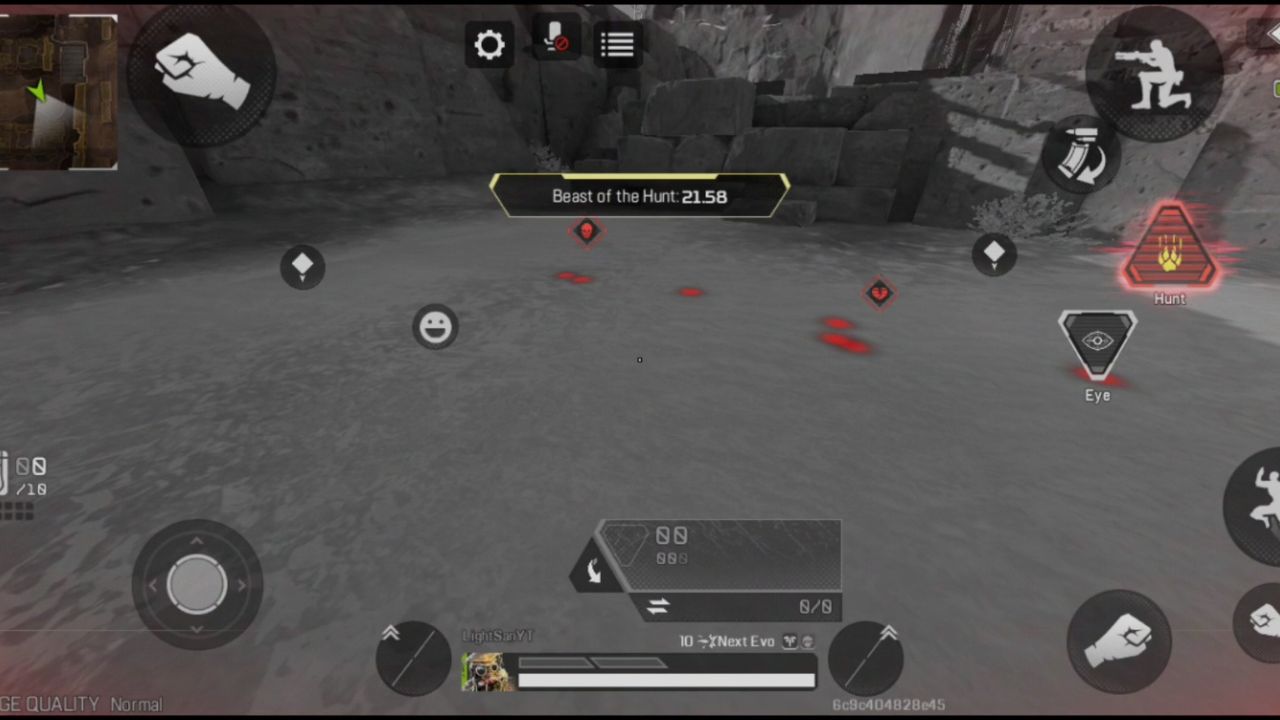This screenshot has height=720, width=1280.
Task: Tap the diamond ping marker near Hunt icon
Action: point(993,254)
